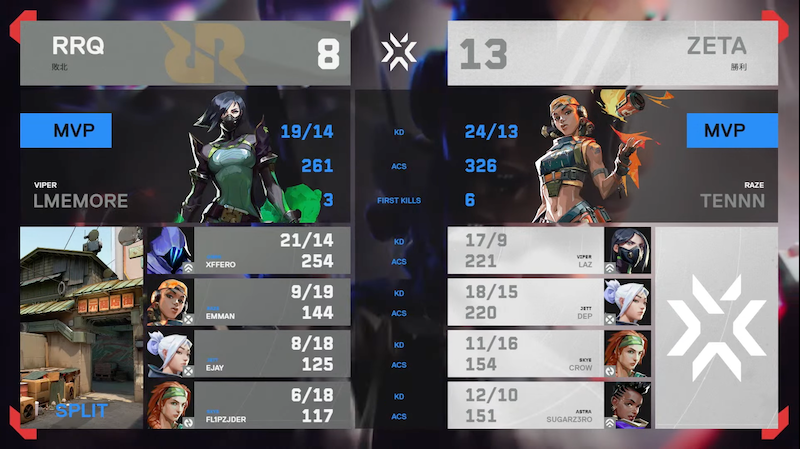The height and width of the screenshot is (449, 800).
Task: Click the ZETA team header banner
Action: pyautogui.click(x=612, y=53)
